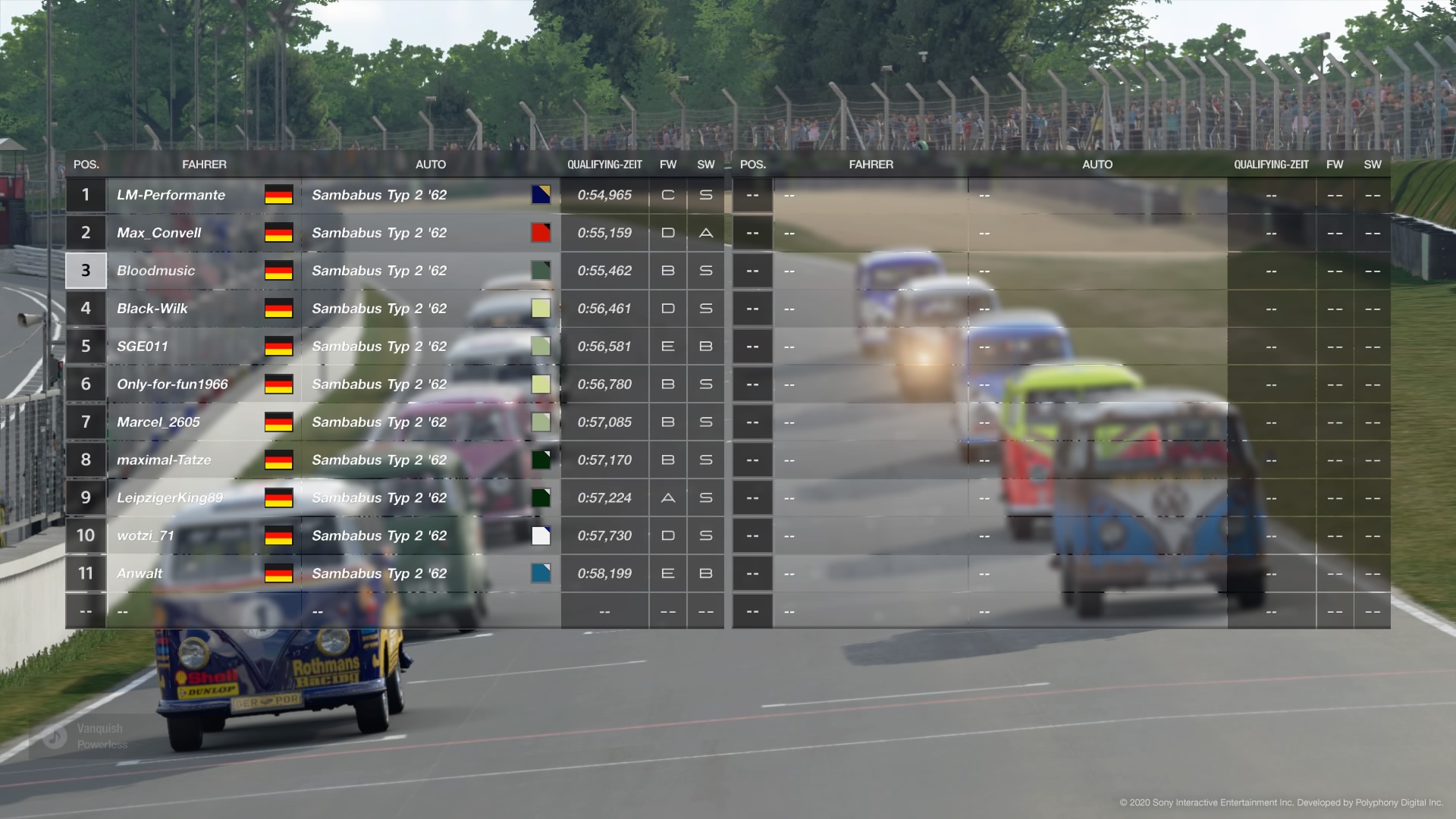
Task: Click the SW column header on the left table
Action: click(x=705, y=164)
